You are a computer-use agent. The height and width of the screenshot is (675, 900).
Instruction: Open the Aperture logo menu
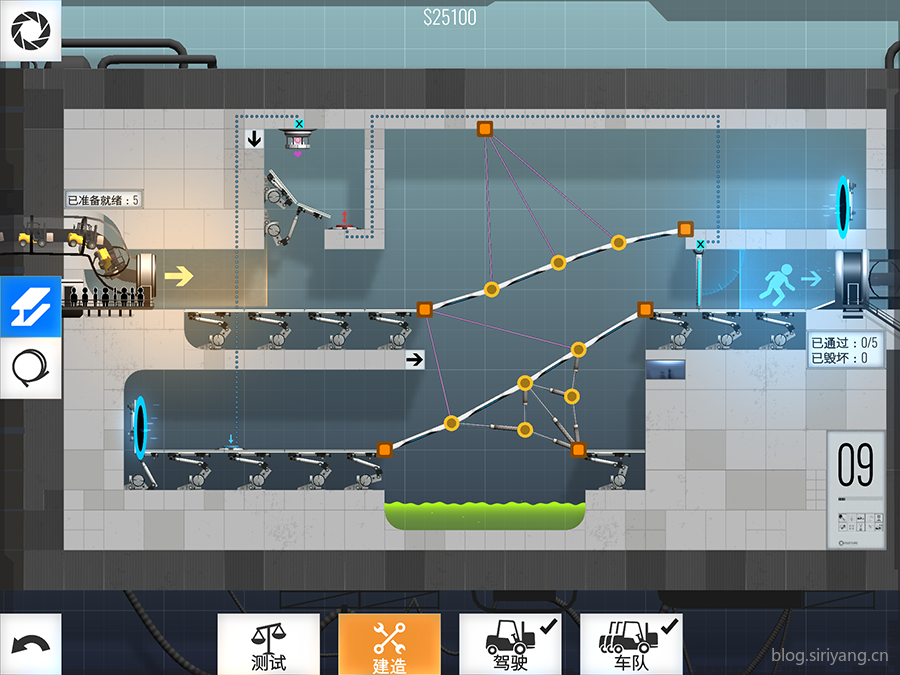(30, 31)
